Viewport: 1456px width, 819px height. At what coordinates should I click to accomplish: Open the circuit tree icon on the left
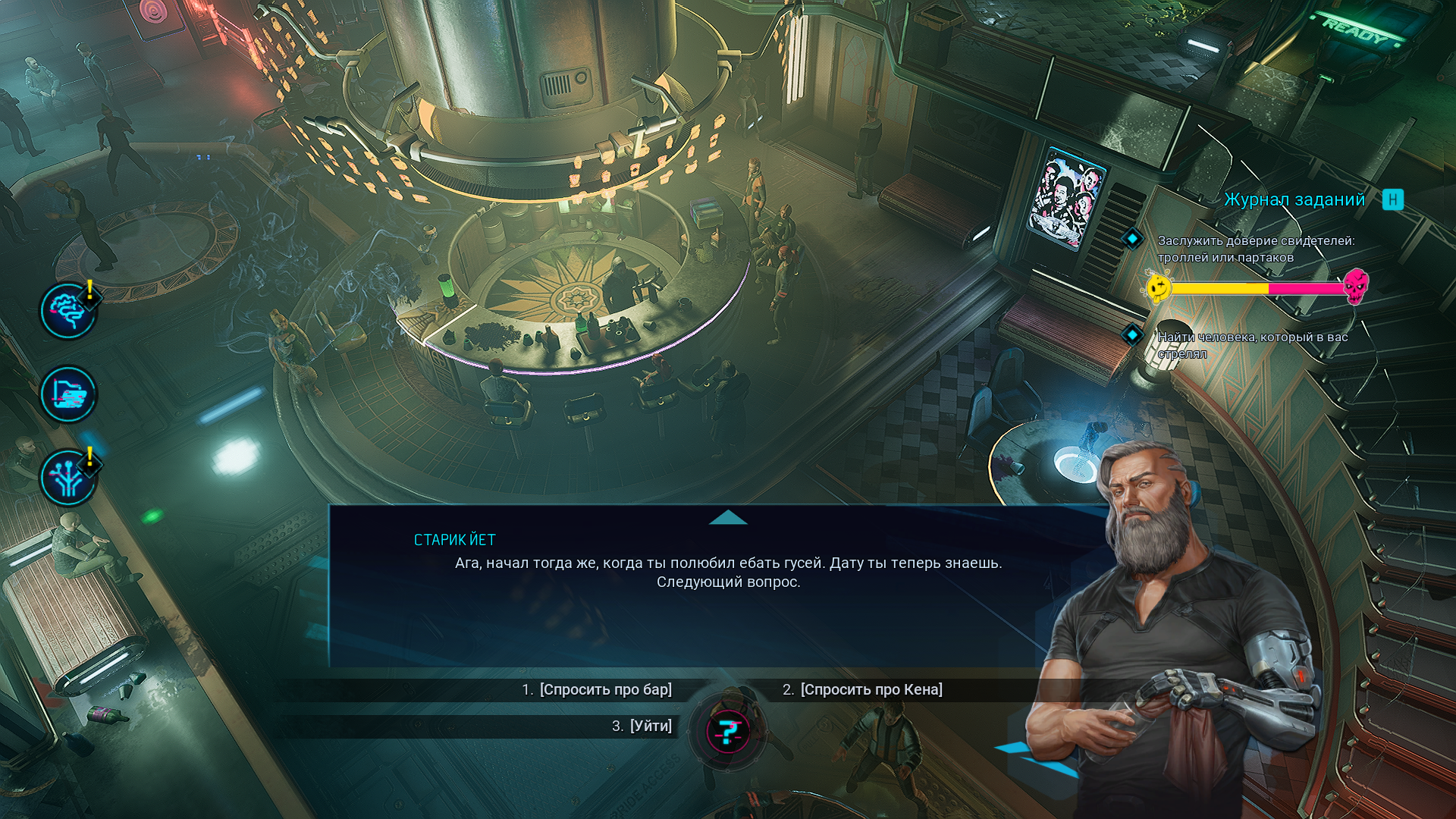(68, 478)
